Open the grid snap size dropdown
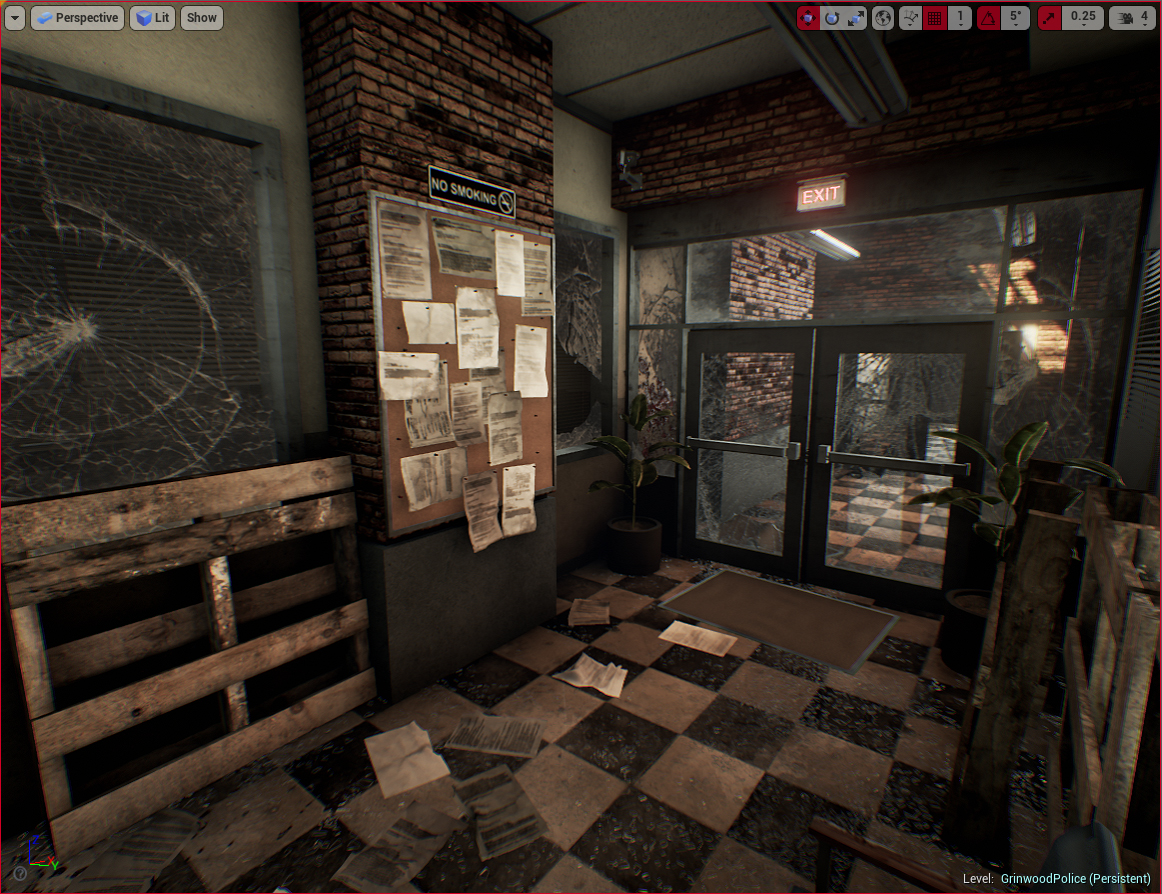The width and height of the screenshot is (1162, 894). (x=960, y=17)
